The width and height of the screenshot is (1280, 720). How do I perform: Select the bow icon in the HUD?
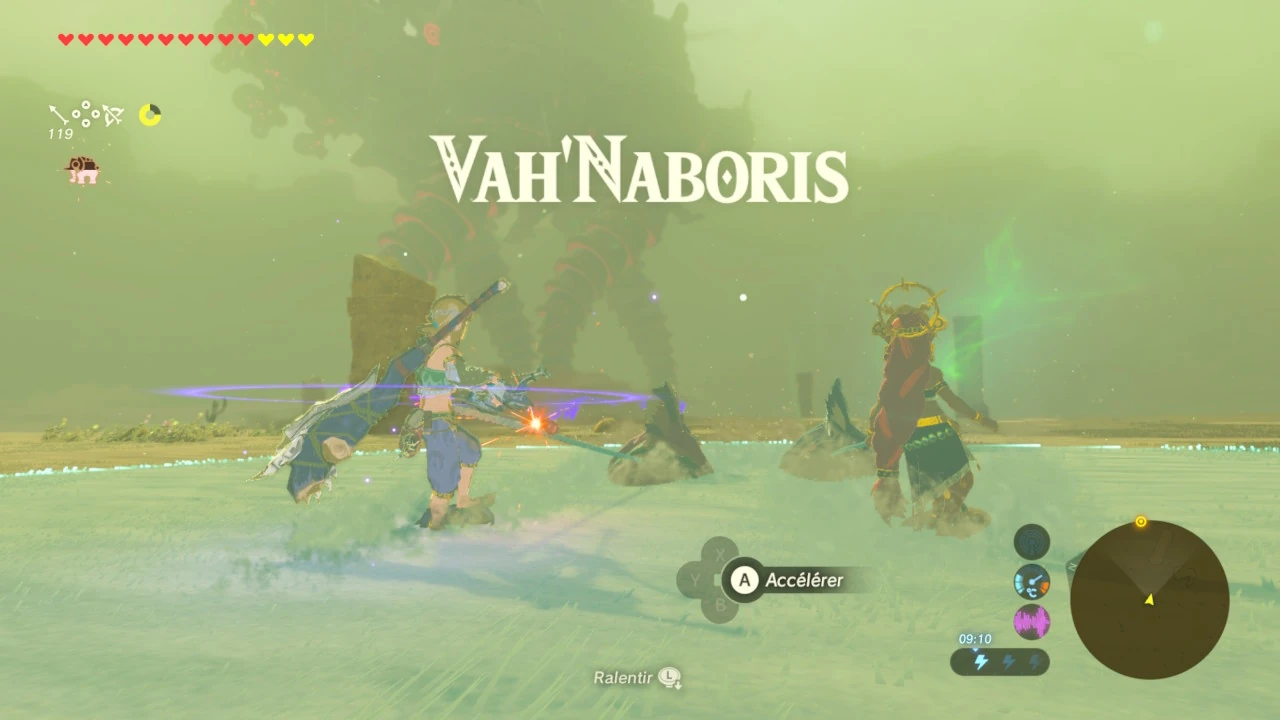112,115
